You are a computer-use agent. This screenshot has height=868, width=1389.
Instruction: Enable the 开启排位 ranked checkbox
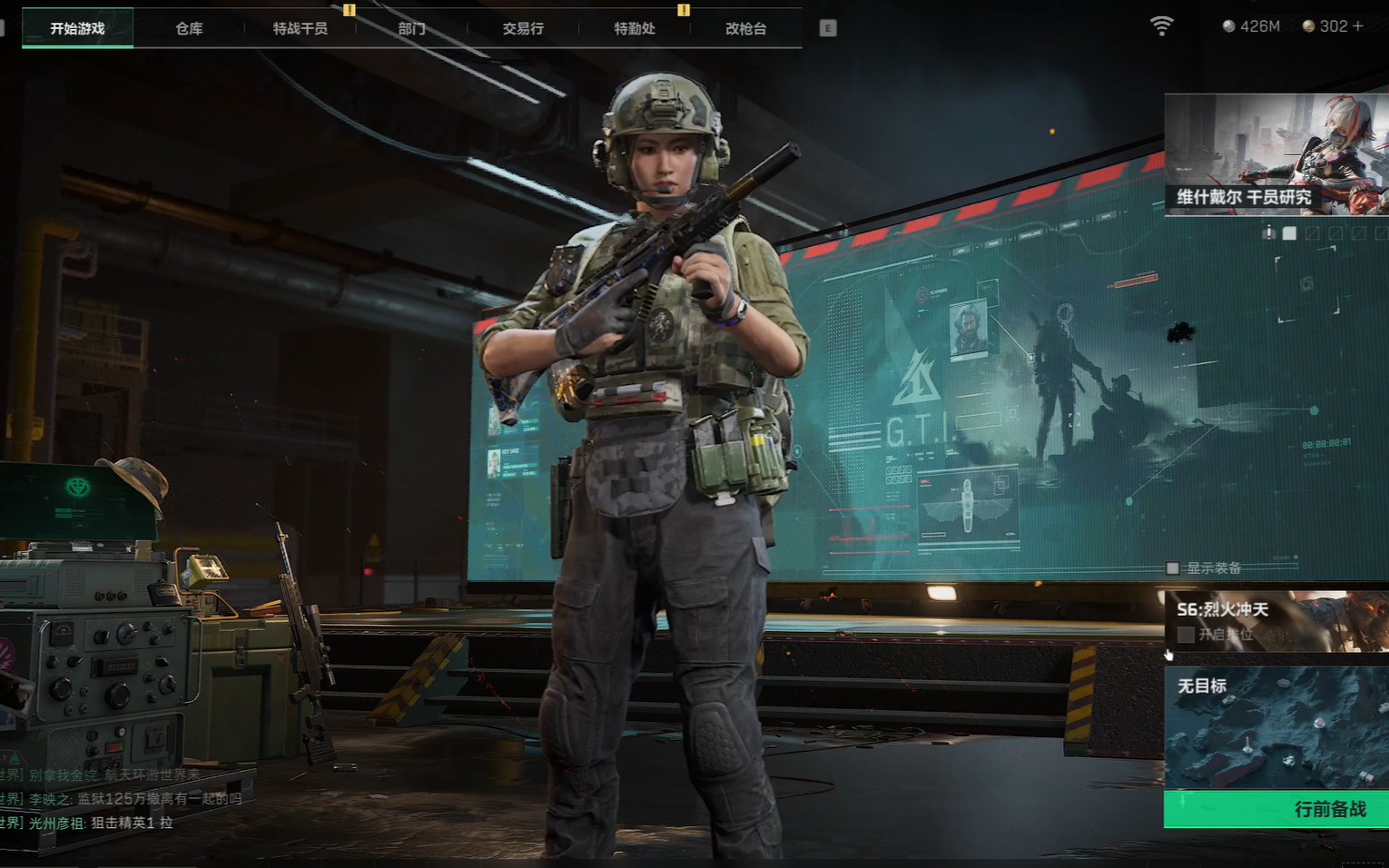tap(1186, 635)
